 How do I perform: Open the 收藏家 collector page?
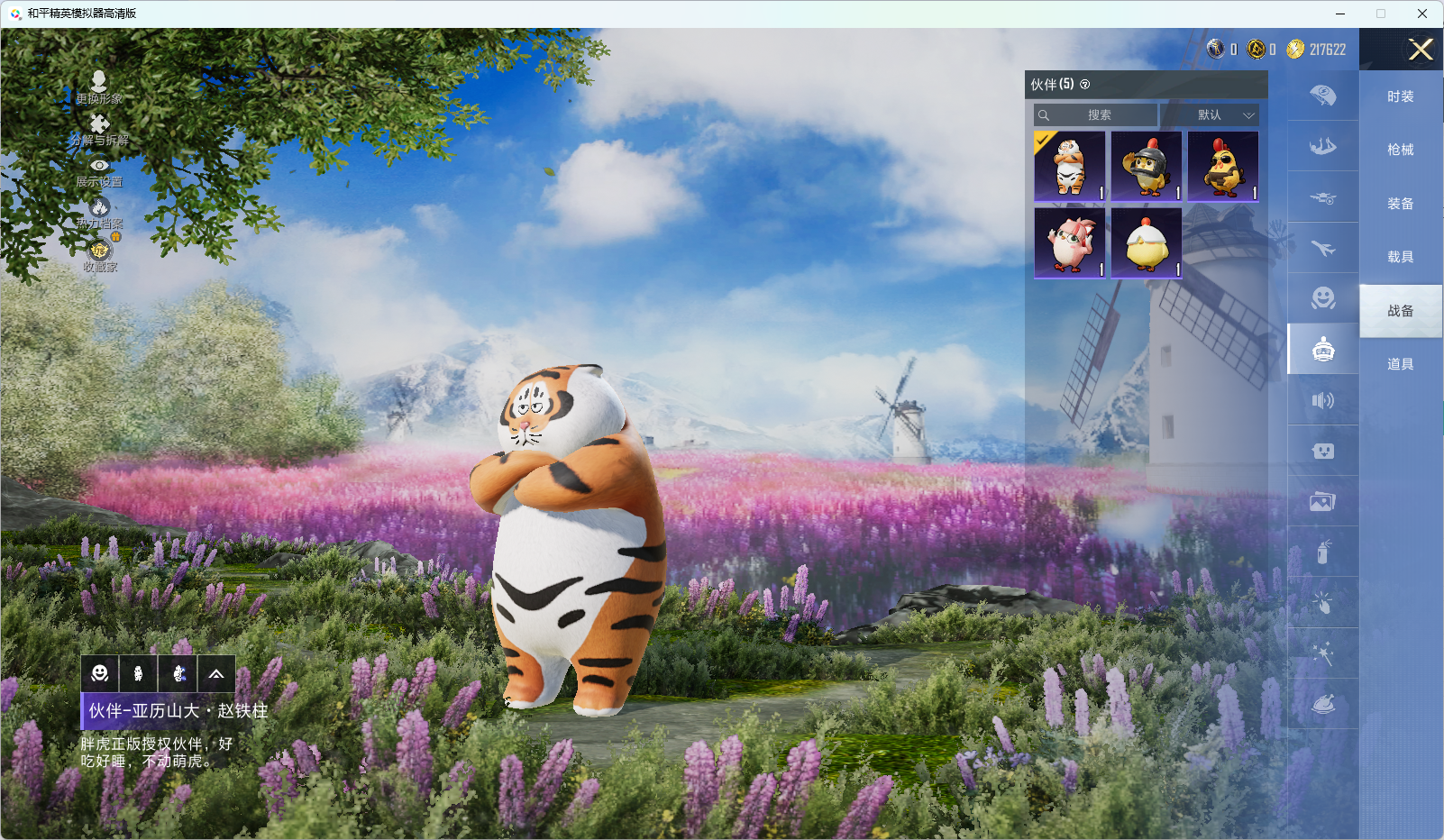99,255
